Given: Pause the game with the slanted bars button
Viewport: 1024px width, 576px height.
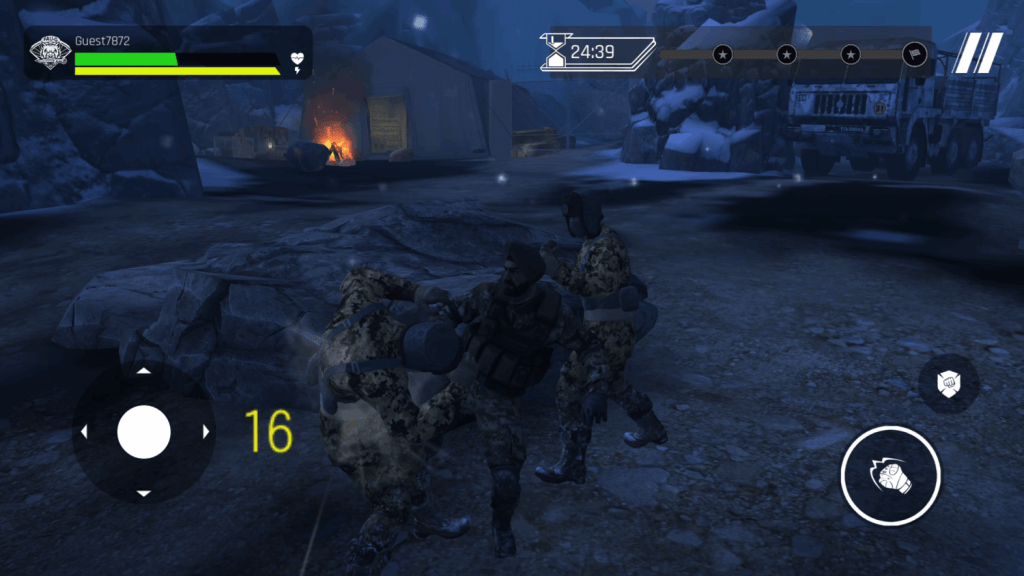Looking at the screenshot, I should (x=977, y=53).
